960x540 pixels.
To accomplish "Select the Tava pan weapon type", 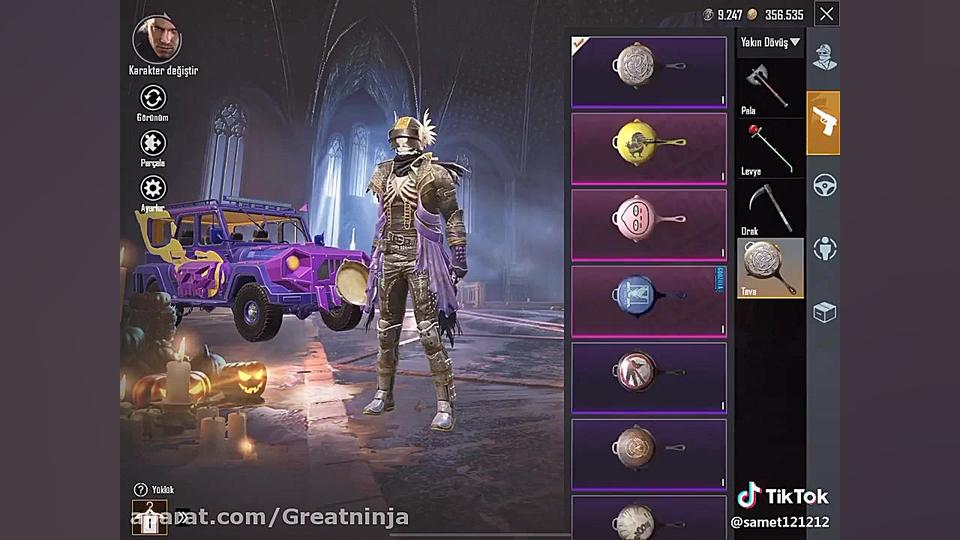I will (x=770, y=267).
